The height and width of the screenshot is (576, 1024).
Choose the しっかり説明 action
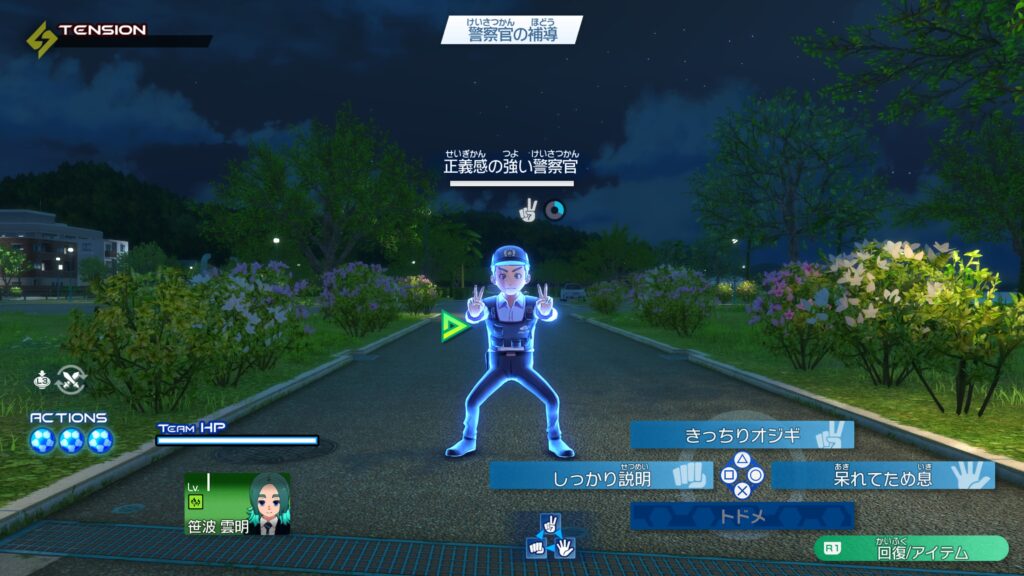click(601, 476)
